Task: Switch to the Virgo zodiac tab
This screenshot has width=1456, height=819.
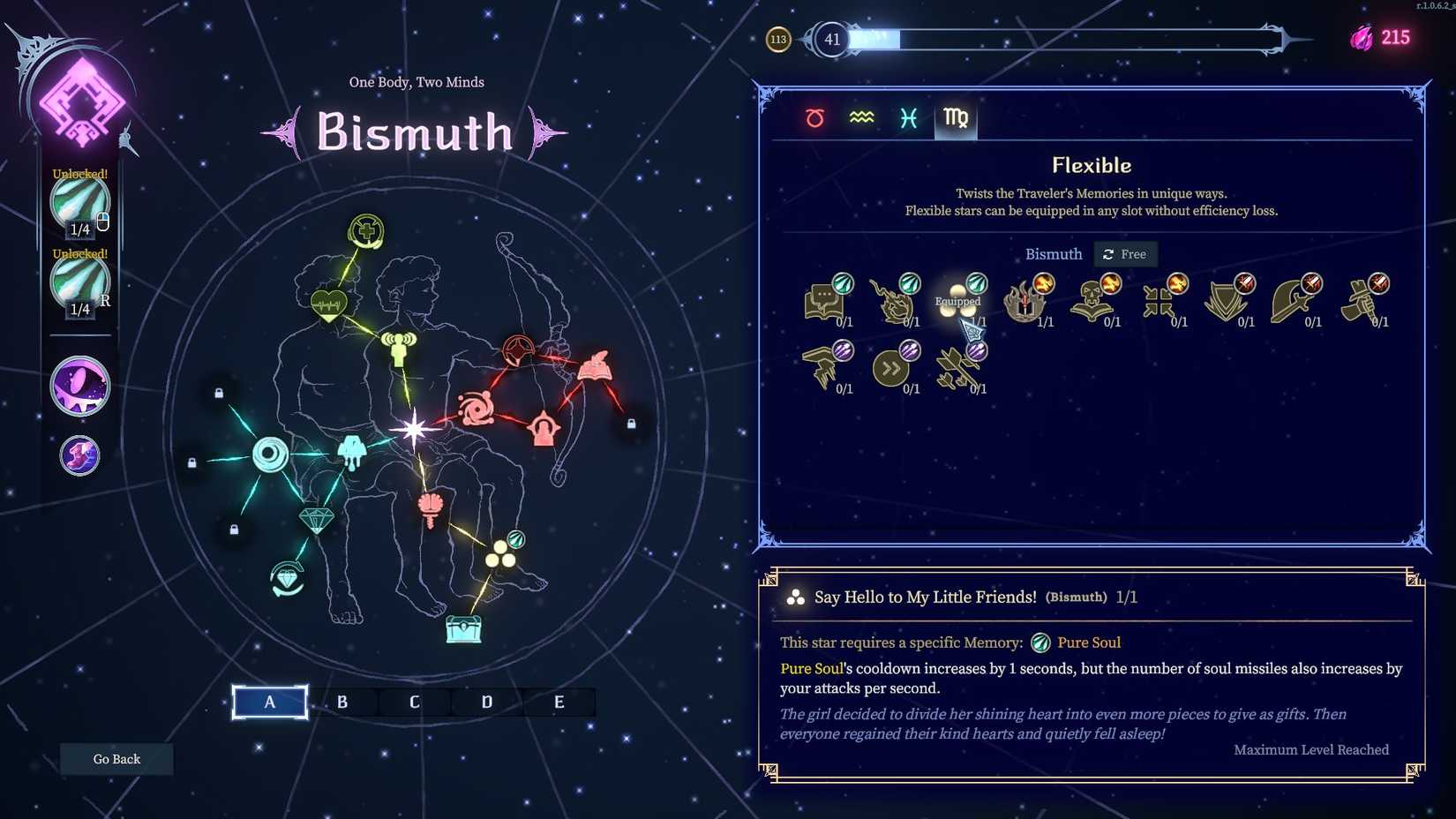Action: [x=955, y=117]
